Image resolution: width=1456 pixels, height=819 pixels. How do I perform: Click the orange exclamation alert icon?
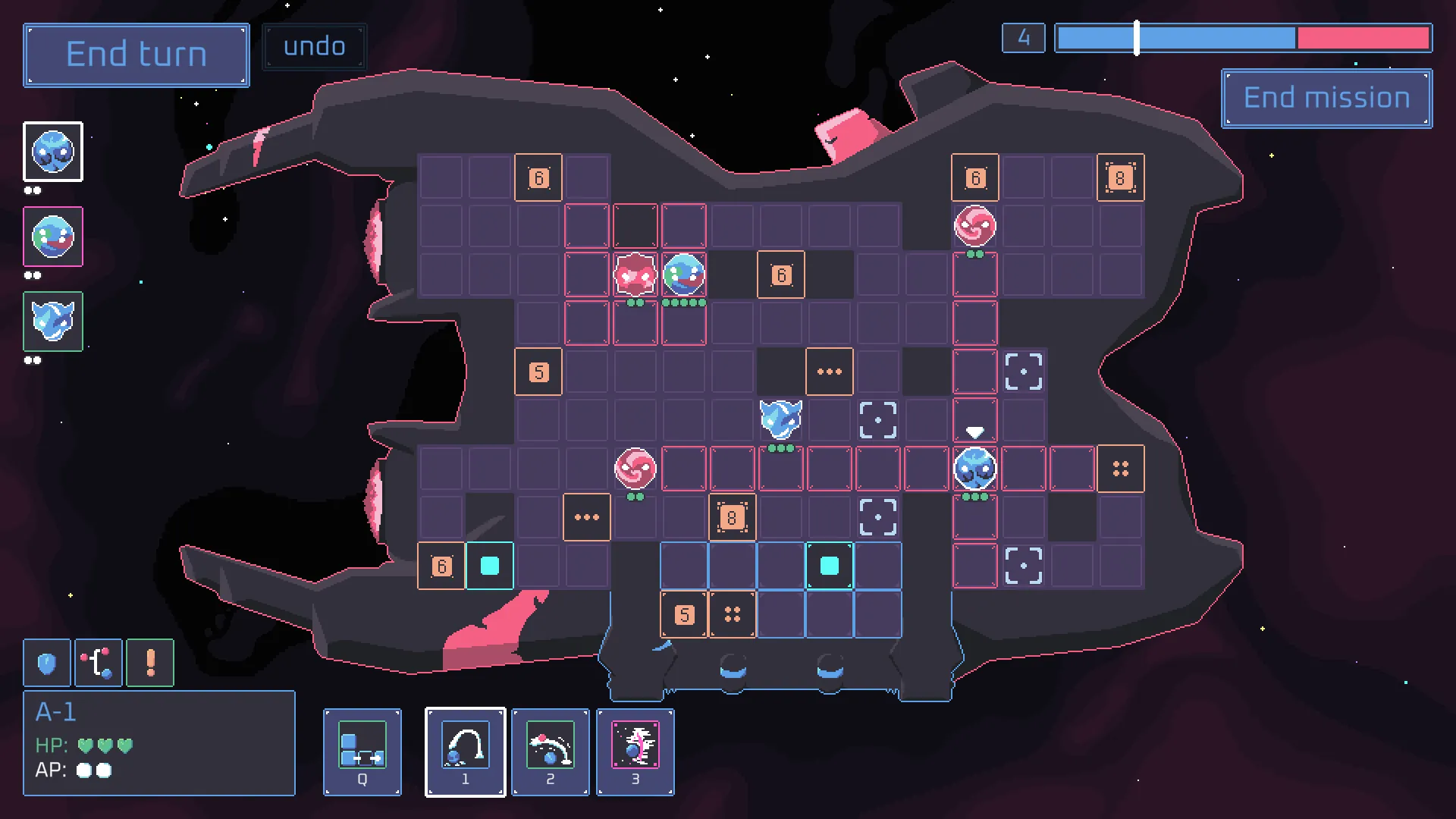[x=149, y=662]
